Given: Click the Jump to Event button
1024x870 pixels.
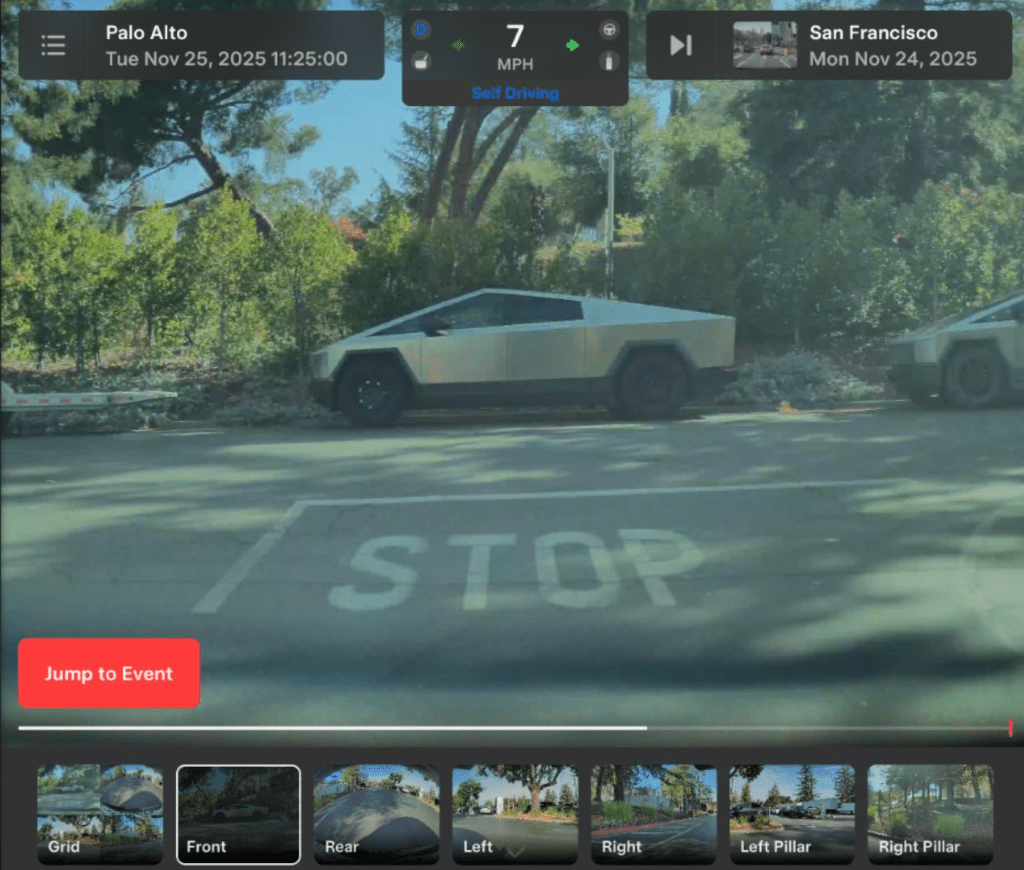Looking at the screenshot, I should point(109,673).
